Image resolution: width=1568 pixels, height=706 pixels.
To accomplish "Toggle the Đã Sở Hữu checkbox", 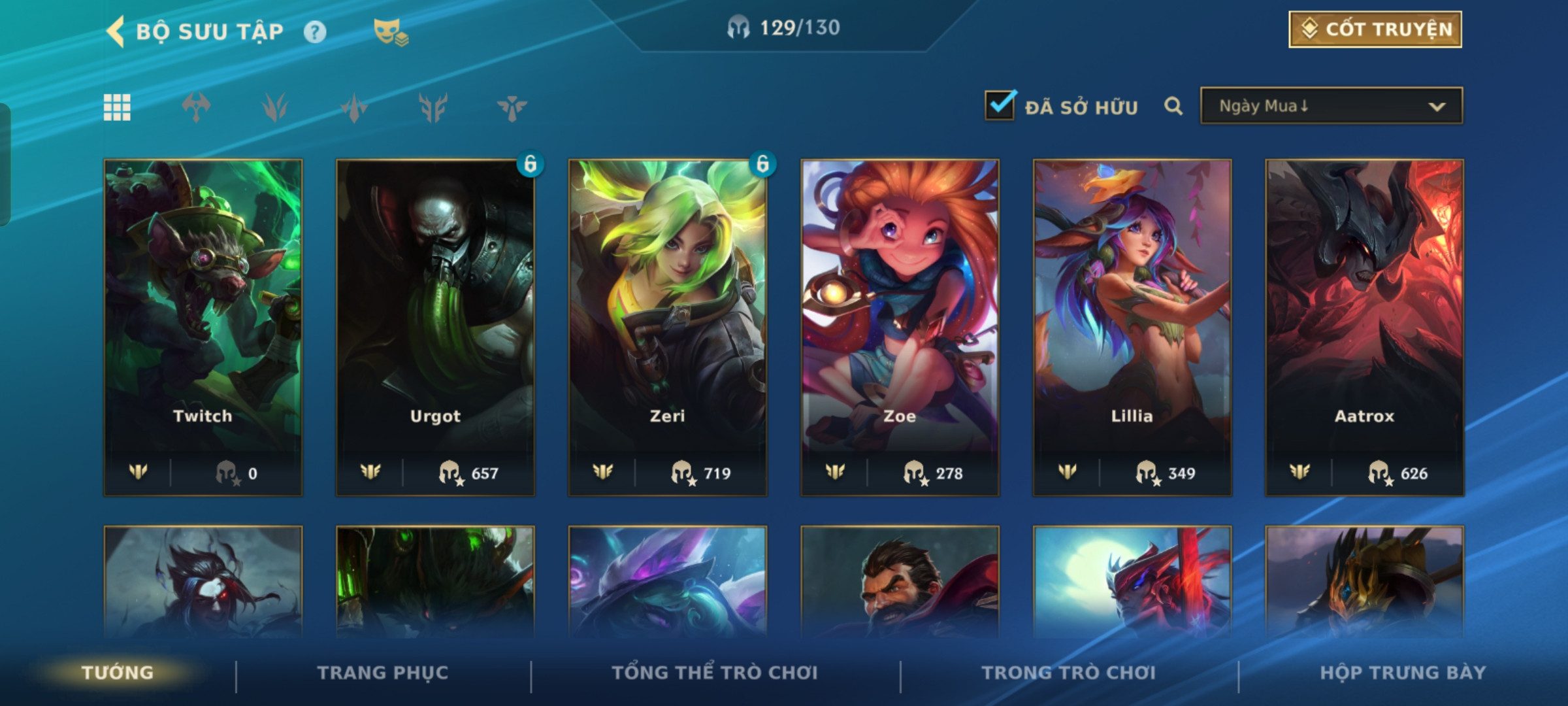I will pos(1000,105).
